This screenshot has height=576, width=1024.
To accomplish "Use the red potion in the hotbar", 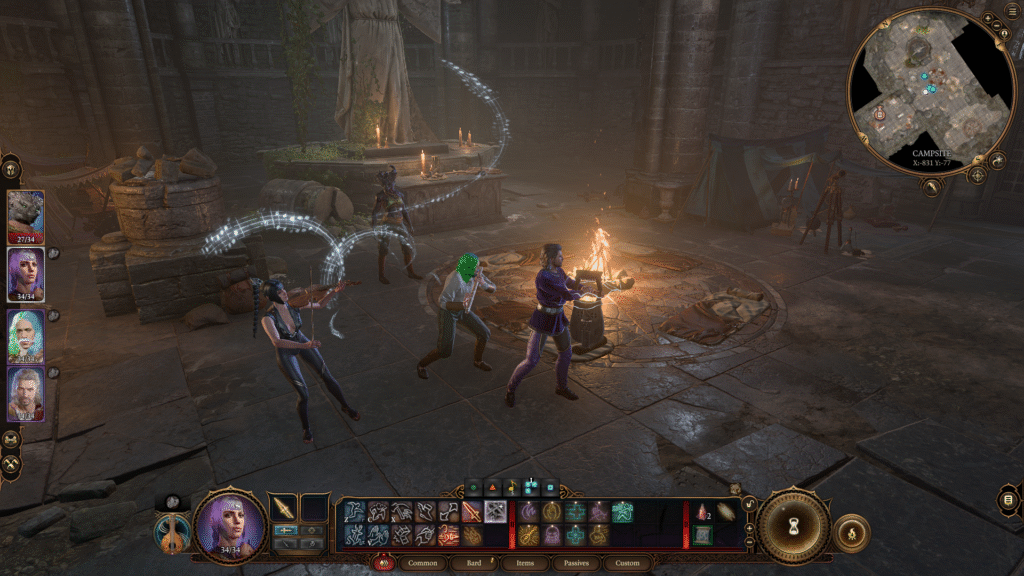I will 702,512.
